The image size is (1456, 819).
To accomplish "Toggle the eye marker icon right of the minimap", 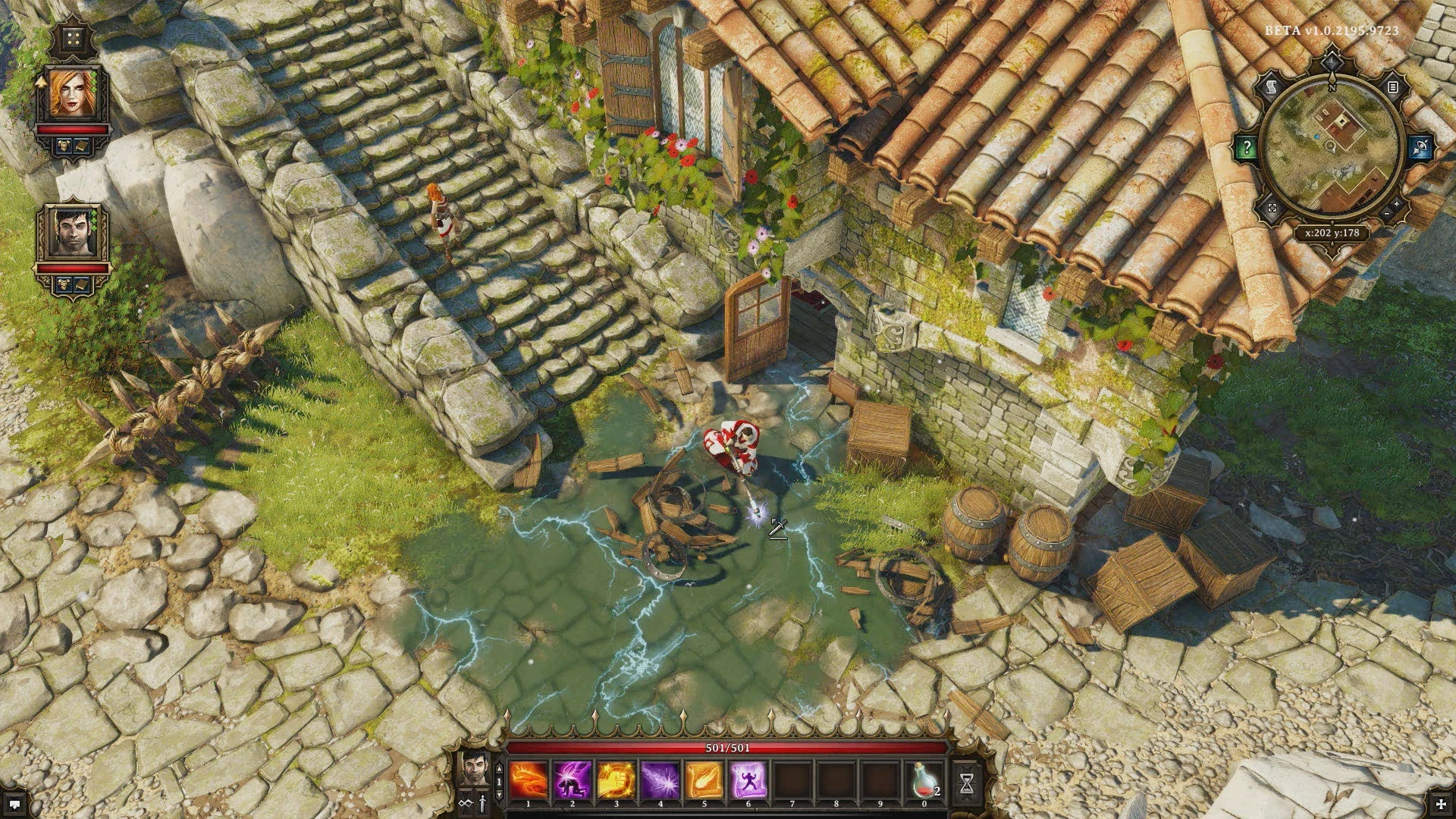I will pyautogui.click(x=1420, y=148).
